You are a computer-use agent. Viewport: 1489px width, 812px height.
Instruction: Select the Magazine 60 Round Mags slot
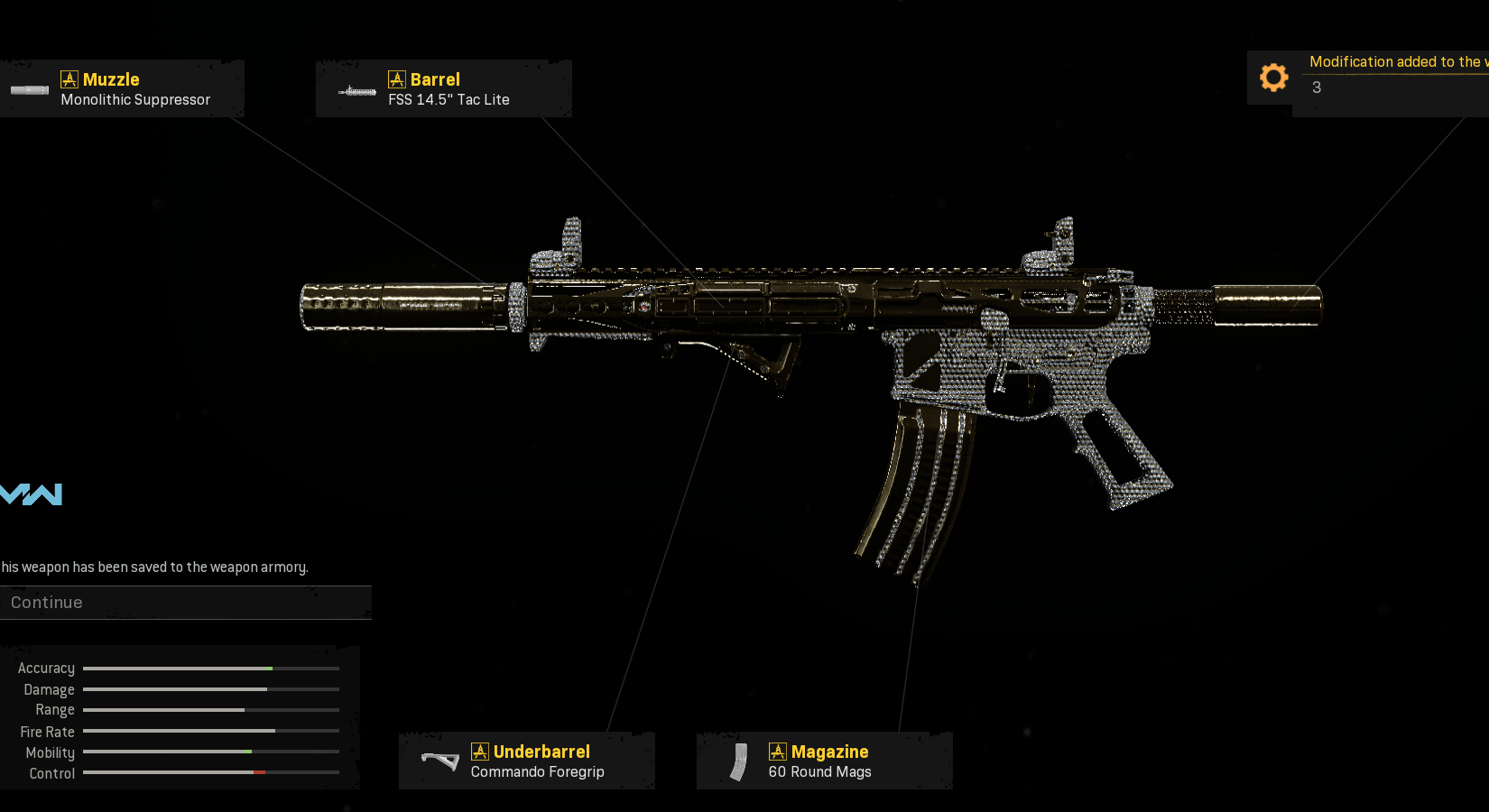click(x=824, y=761)
